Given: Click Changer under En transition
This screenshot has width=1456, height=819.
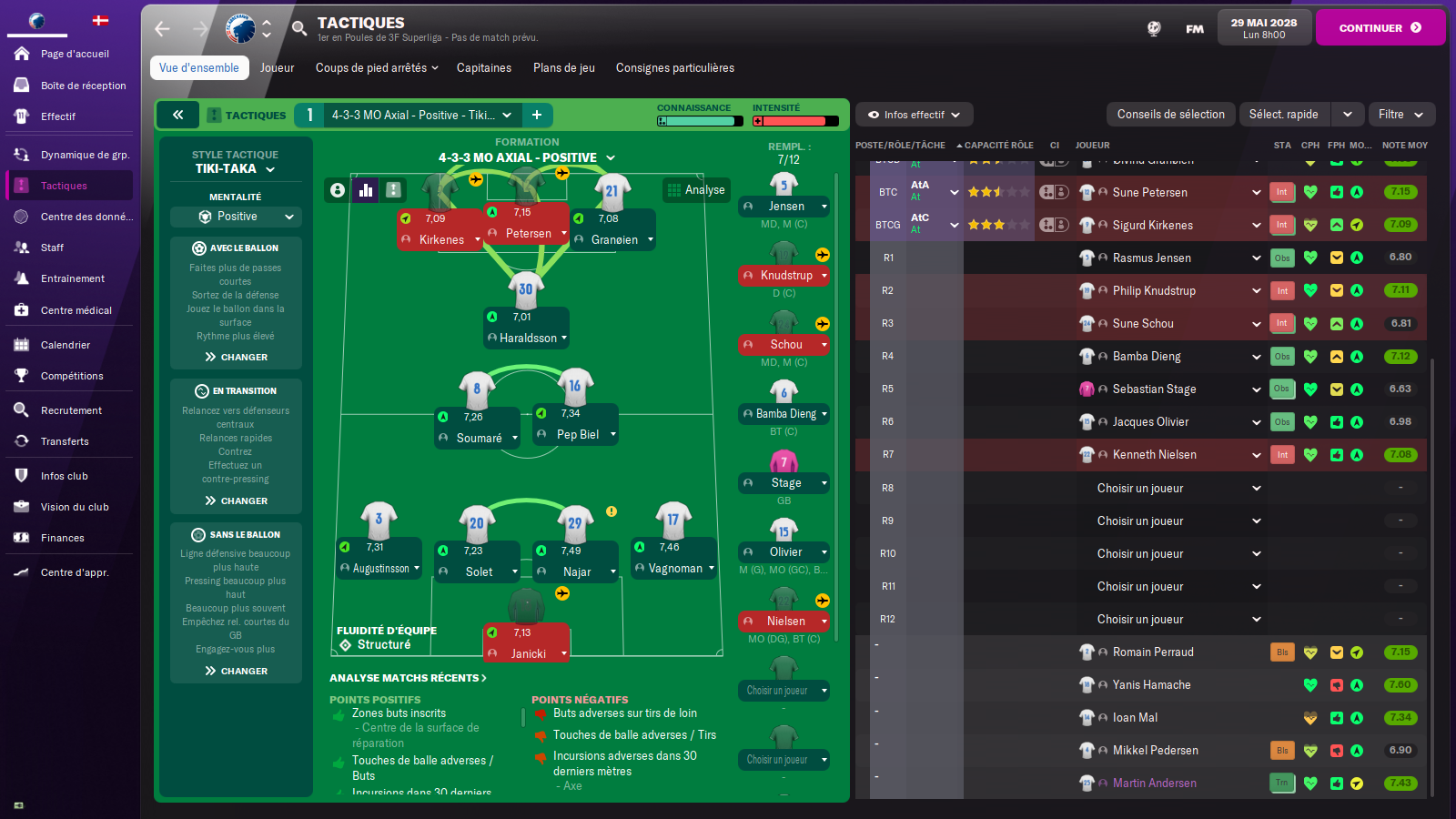Looking at the screenshot, I should 237,501.
